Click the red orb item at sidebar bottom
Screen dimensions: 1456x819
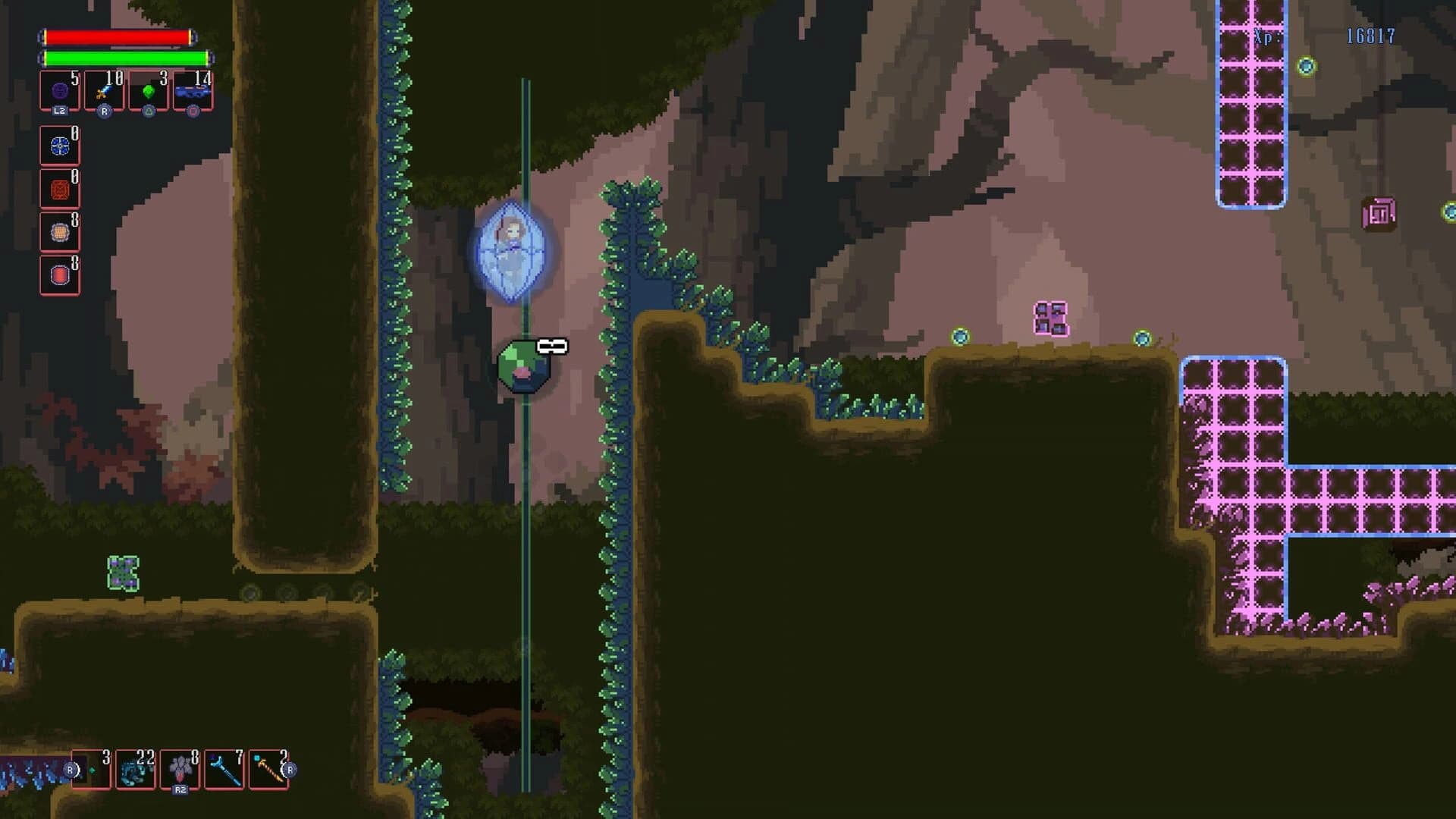coord(59,274)
